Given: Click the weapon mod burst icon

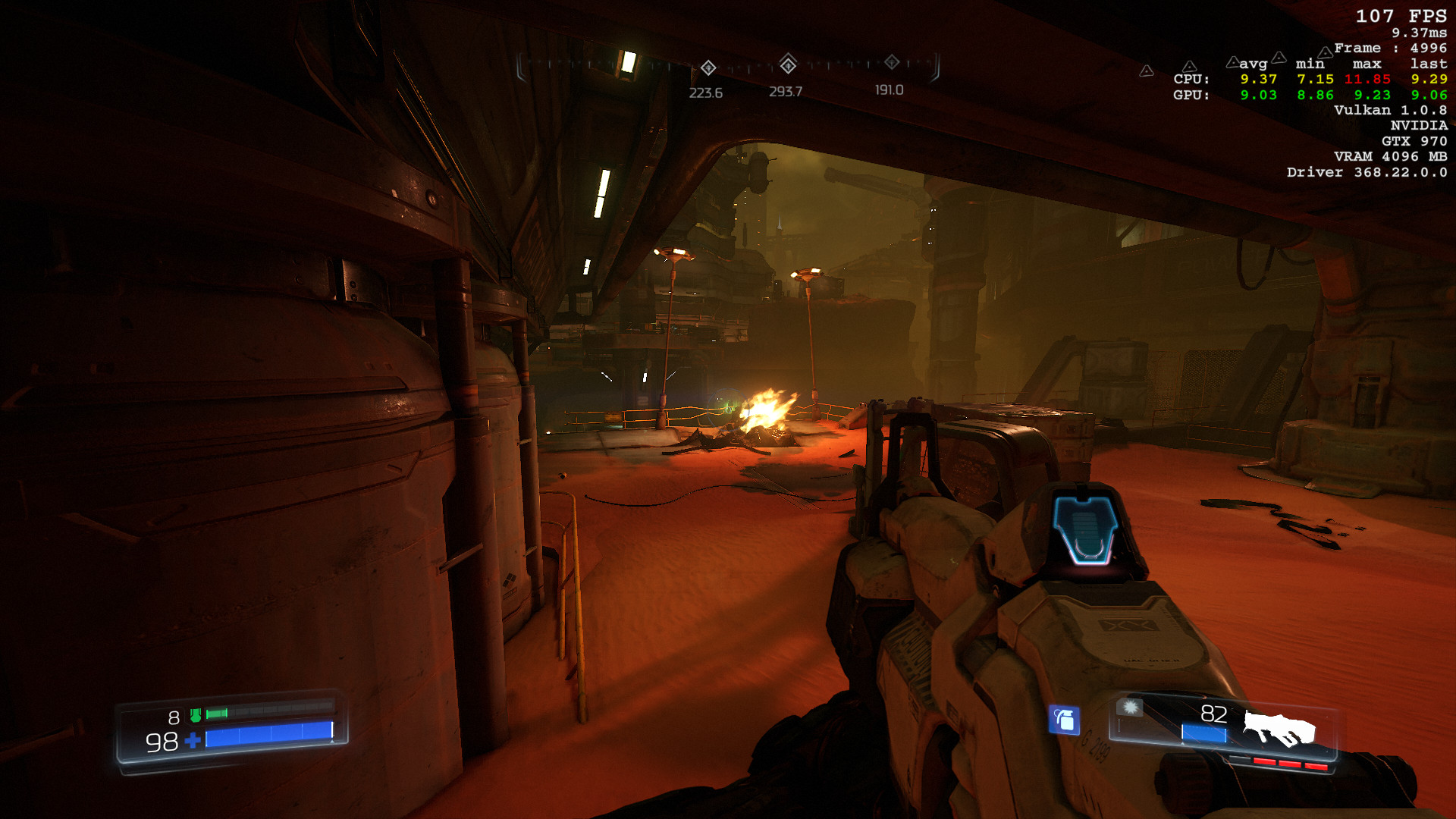Looking at the screenshot, I should 1130,708.
